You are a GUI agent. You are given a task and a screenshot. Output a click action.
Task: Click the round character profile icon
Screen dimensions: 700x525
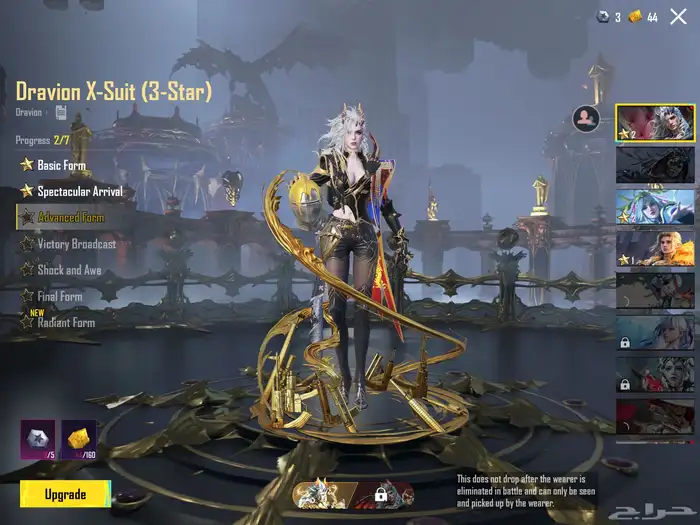click(586, 119)
